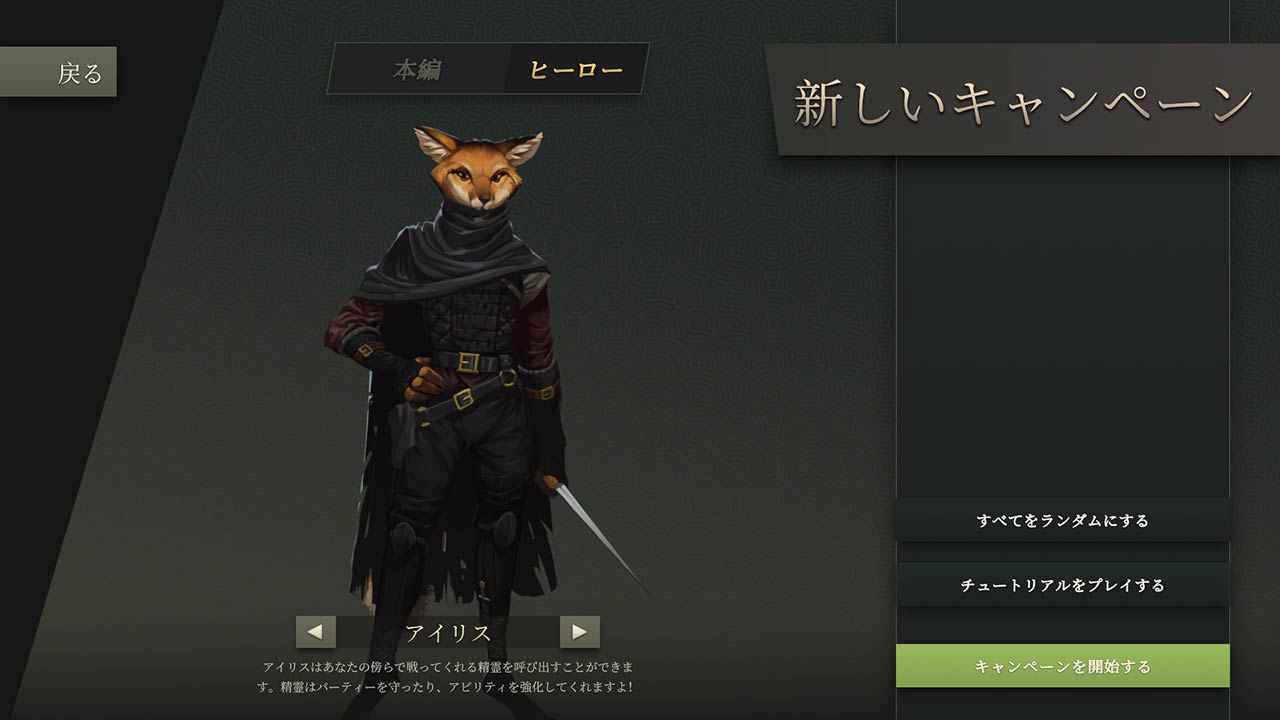1280x720 pixels.
Task: Switch to the 本編 tab
Action: (x=417, y=70)
